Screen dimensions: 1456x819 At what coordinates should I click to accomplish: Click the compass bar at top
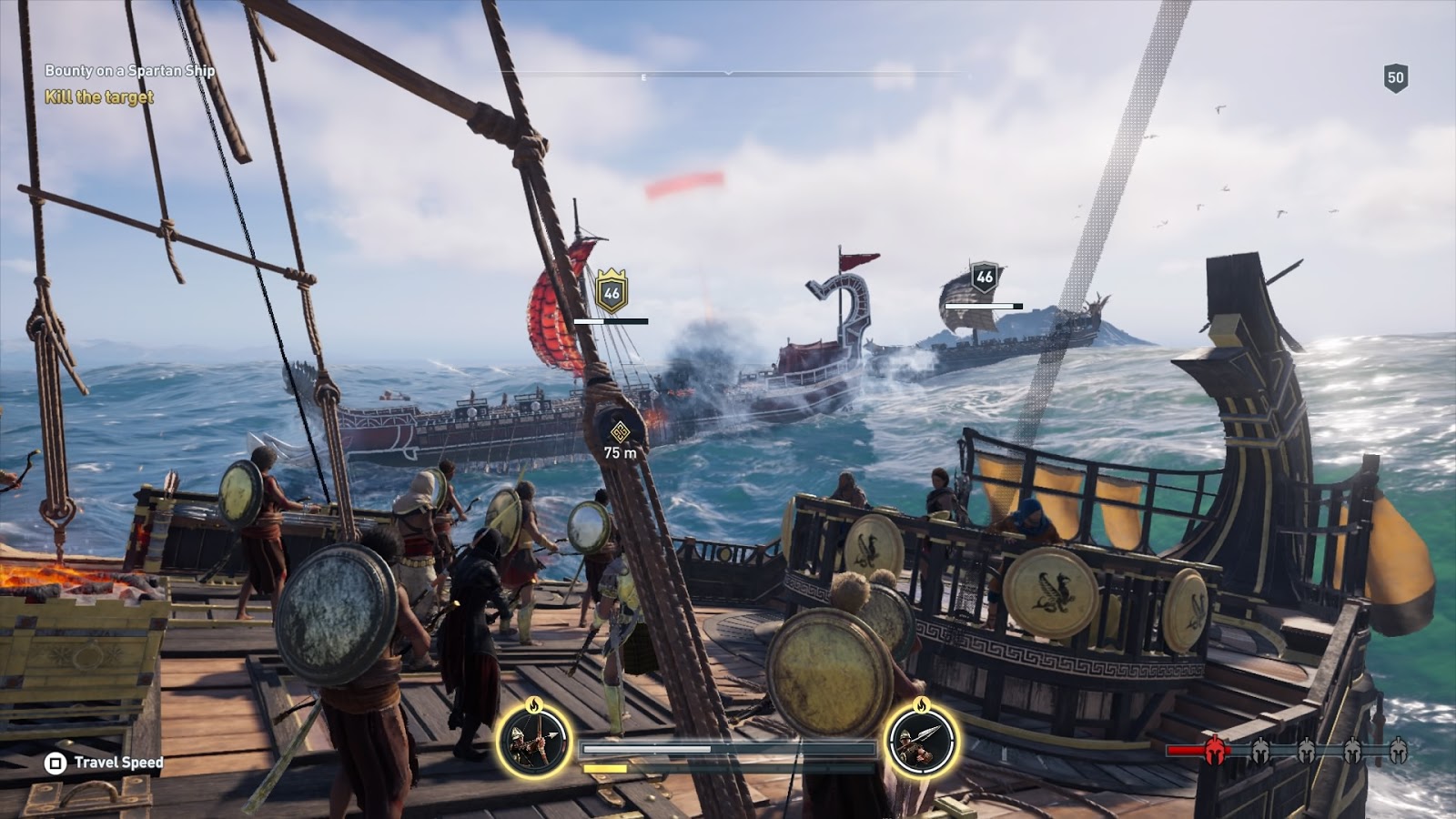pos(728,74)
